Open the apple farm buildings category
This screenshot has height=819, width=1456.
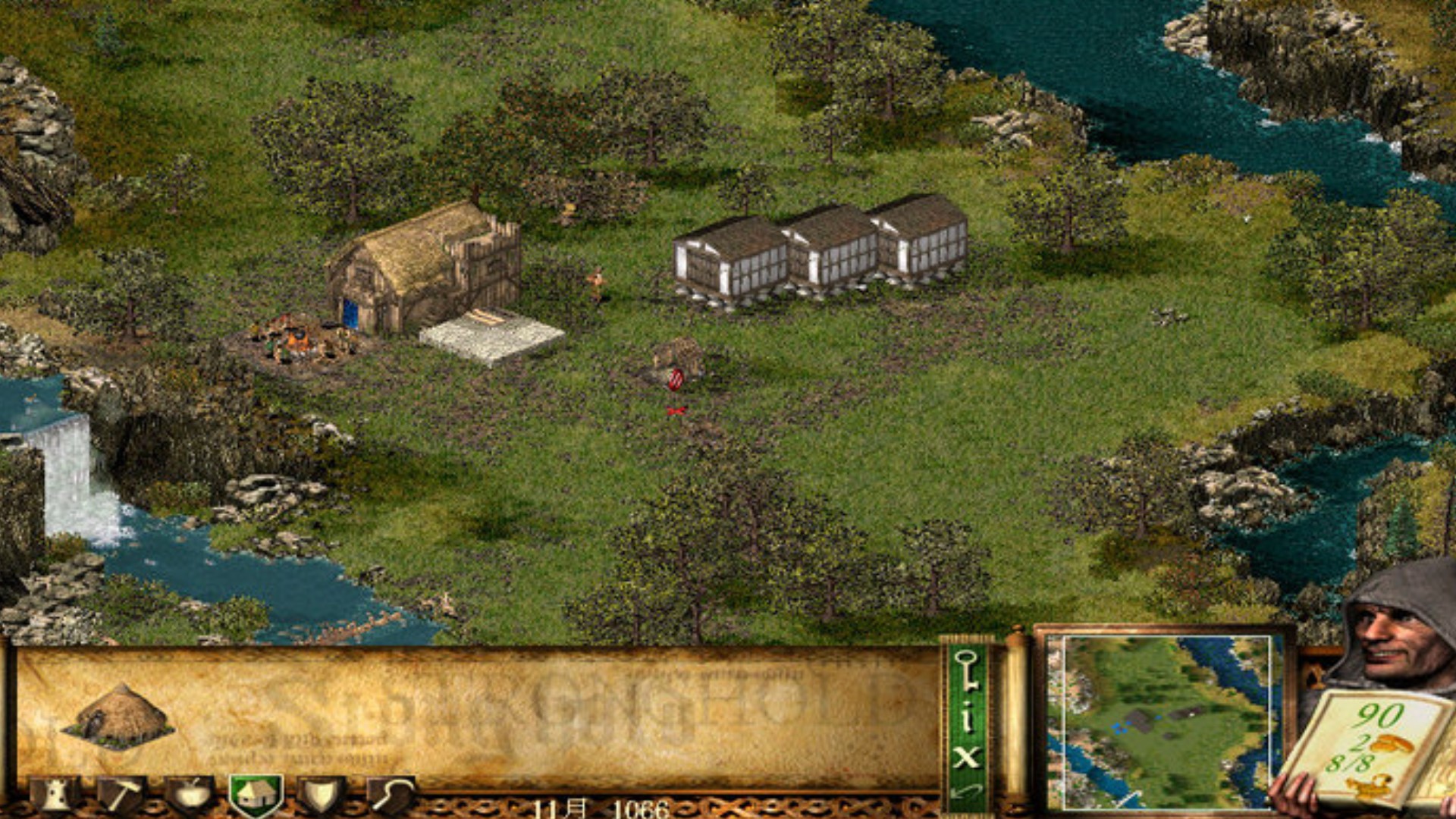(189, 795)
